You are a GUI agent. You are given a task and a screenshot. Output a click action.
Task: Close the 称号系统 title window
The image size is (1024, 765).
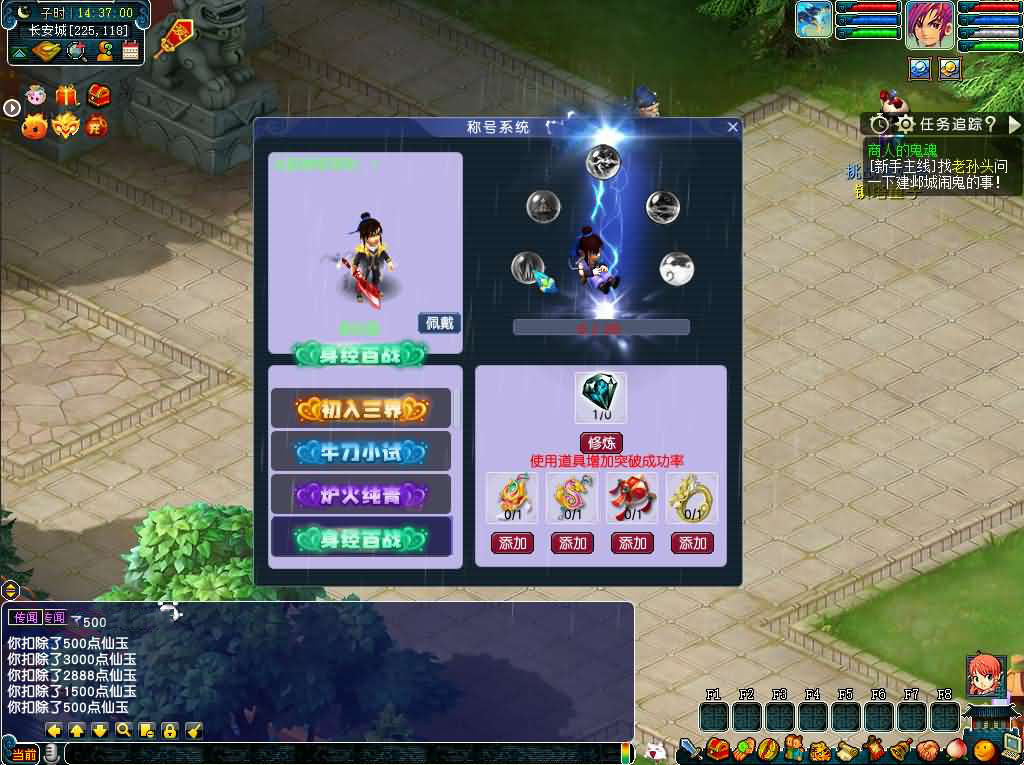coord(733,127)
